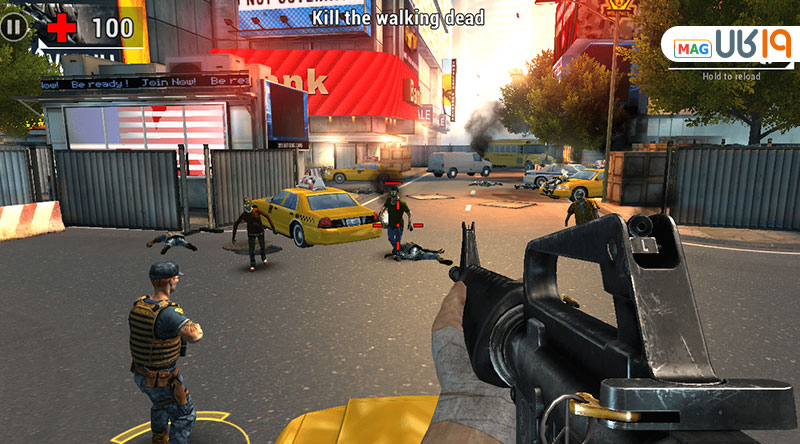The image size is (800, 444).
Task: Pause the game with the pause button
Action: [x=13, y=26]
